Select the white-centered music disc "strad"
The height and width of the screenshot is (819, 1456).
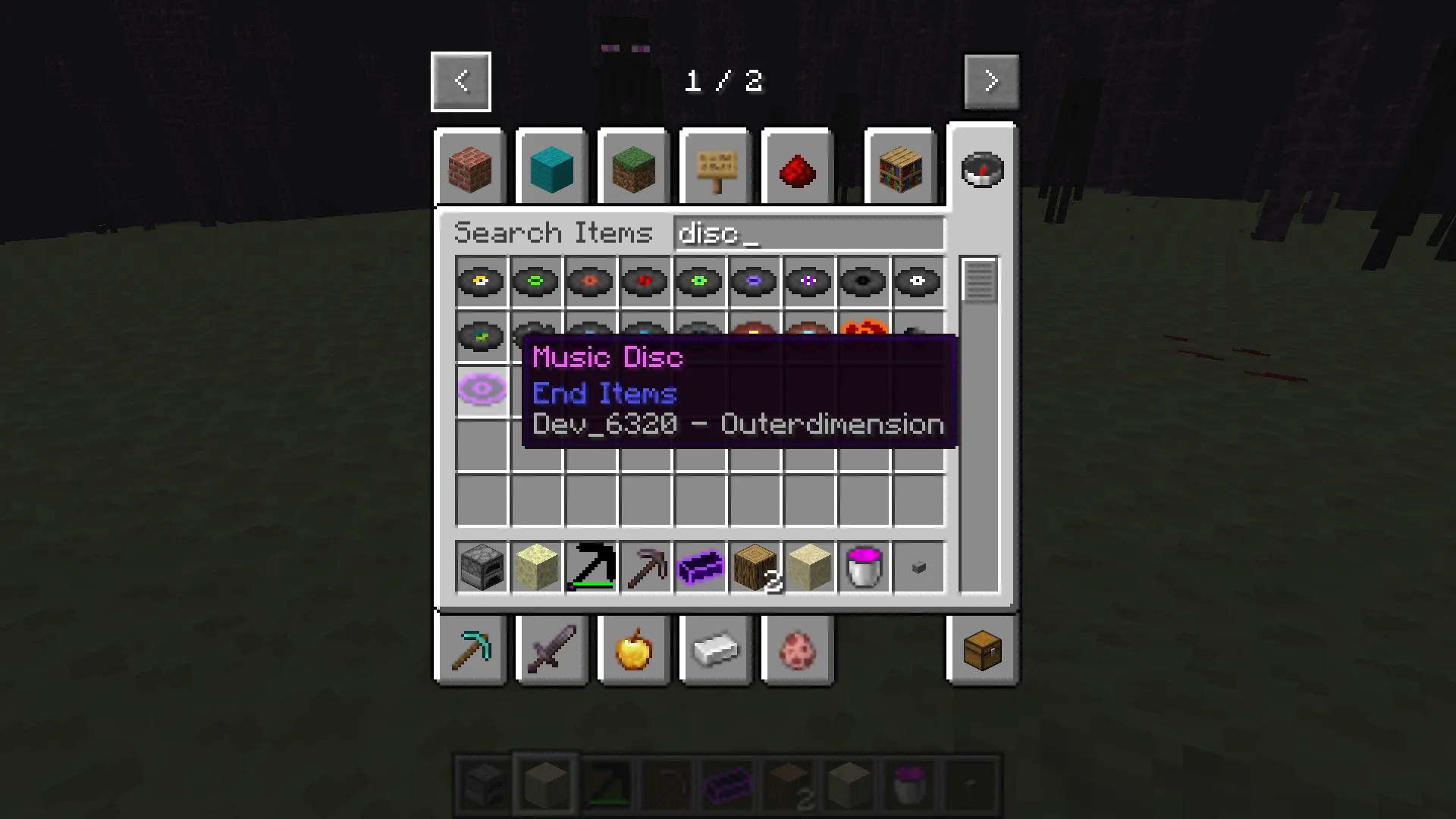918,281
